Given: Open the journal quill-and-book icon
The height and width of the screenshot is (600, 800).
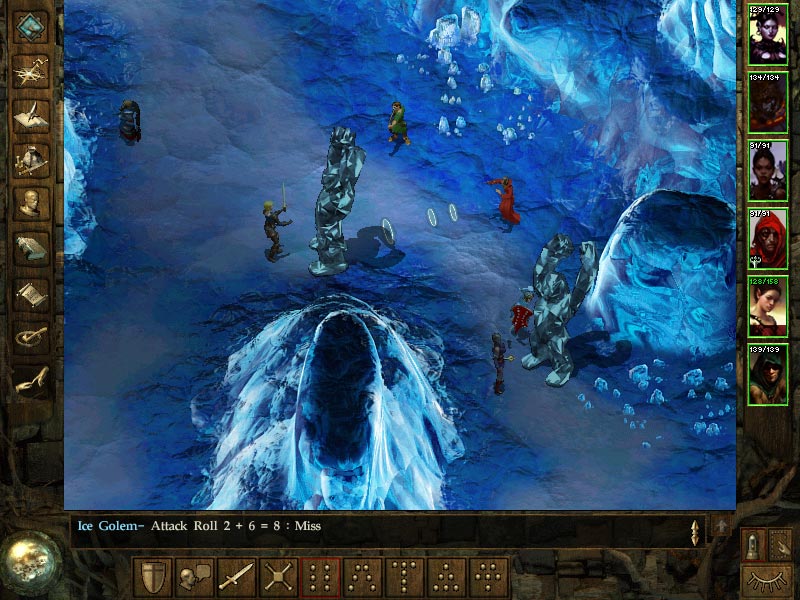Looking at the screenshot, I should [x=31, y=114].
